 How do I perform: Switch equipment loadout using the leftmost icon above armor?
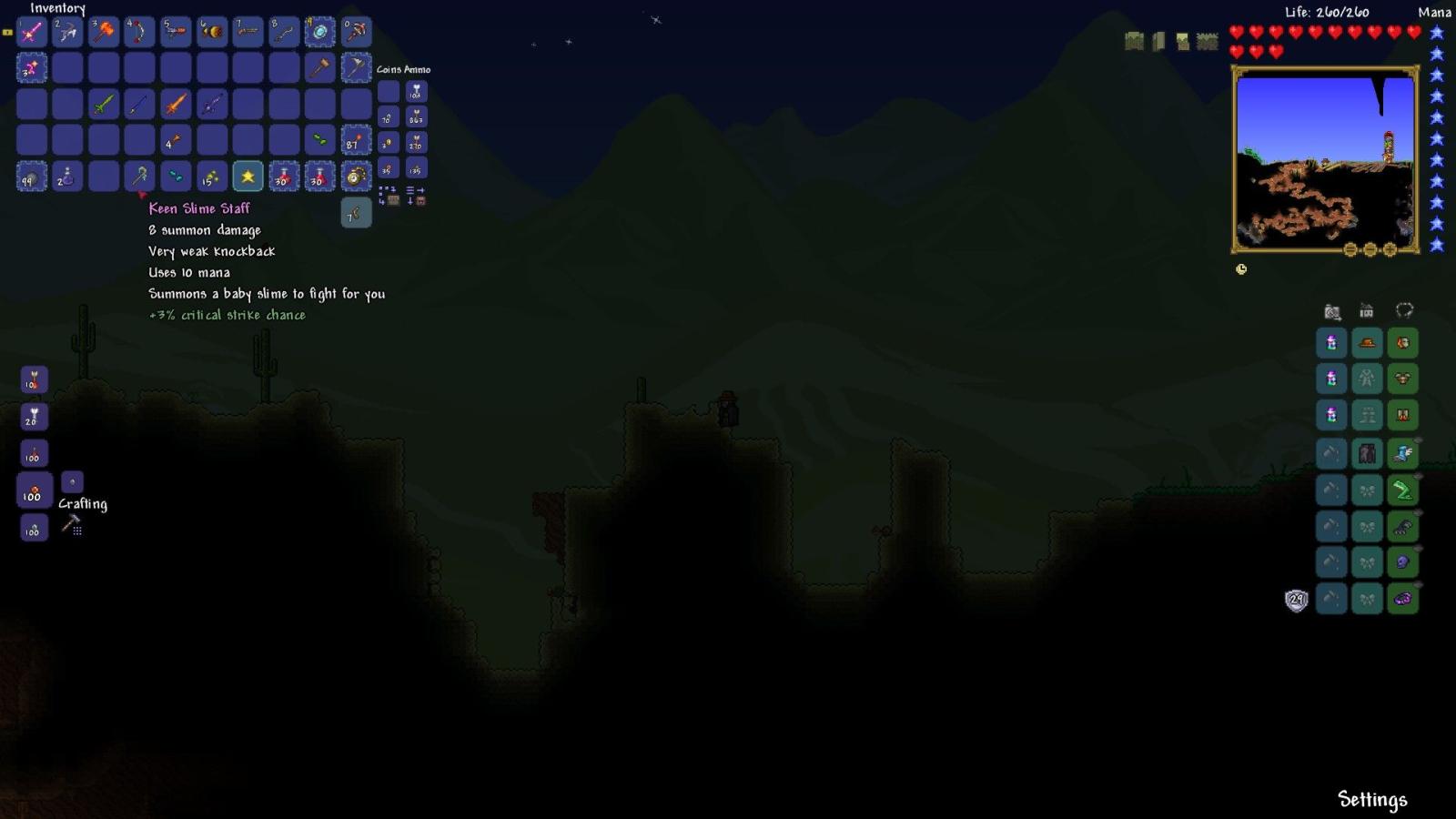1332,311
